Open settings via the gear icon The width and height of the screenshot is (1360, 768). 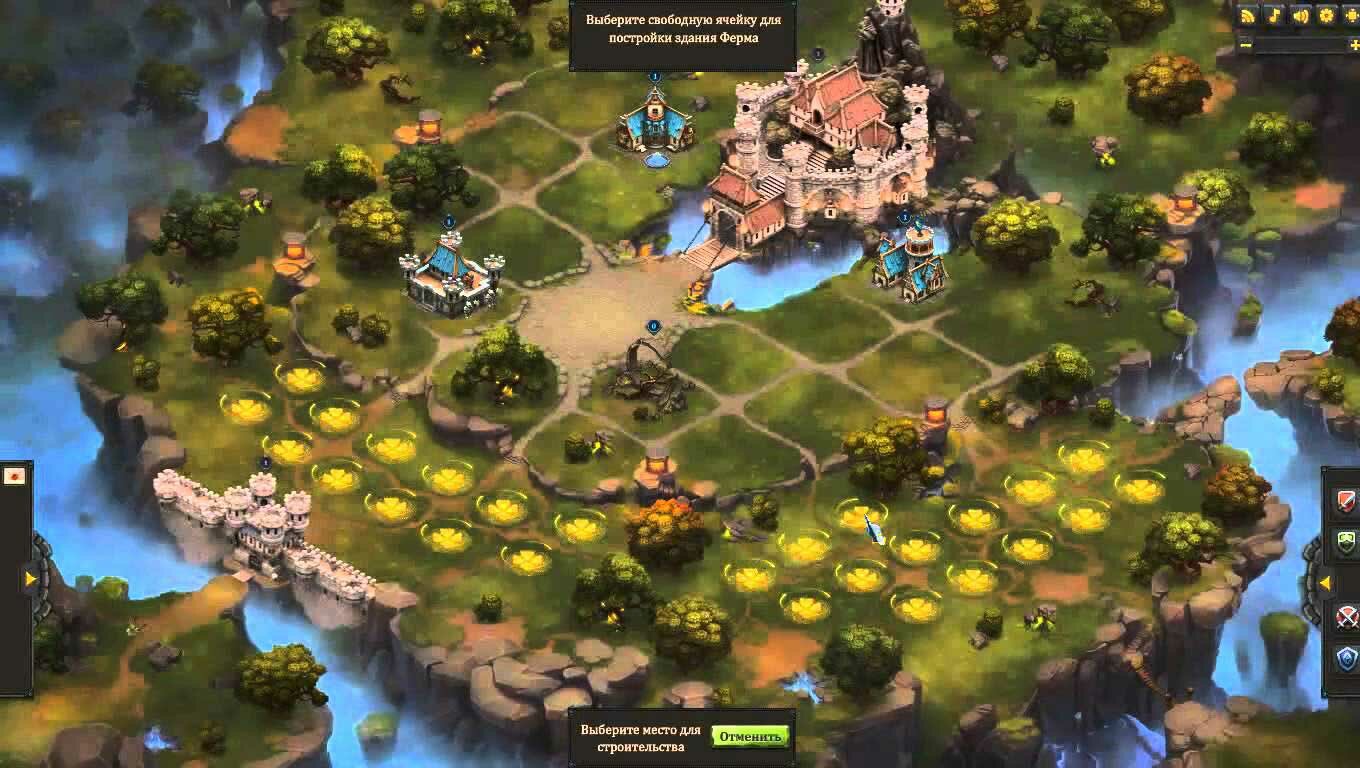pos(1326,15)
